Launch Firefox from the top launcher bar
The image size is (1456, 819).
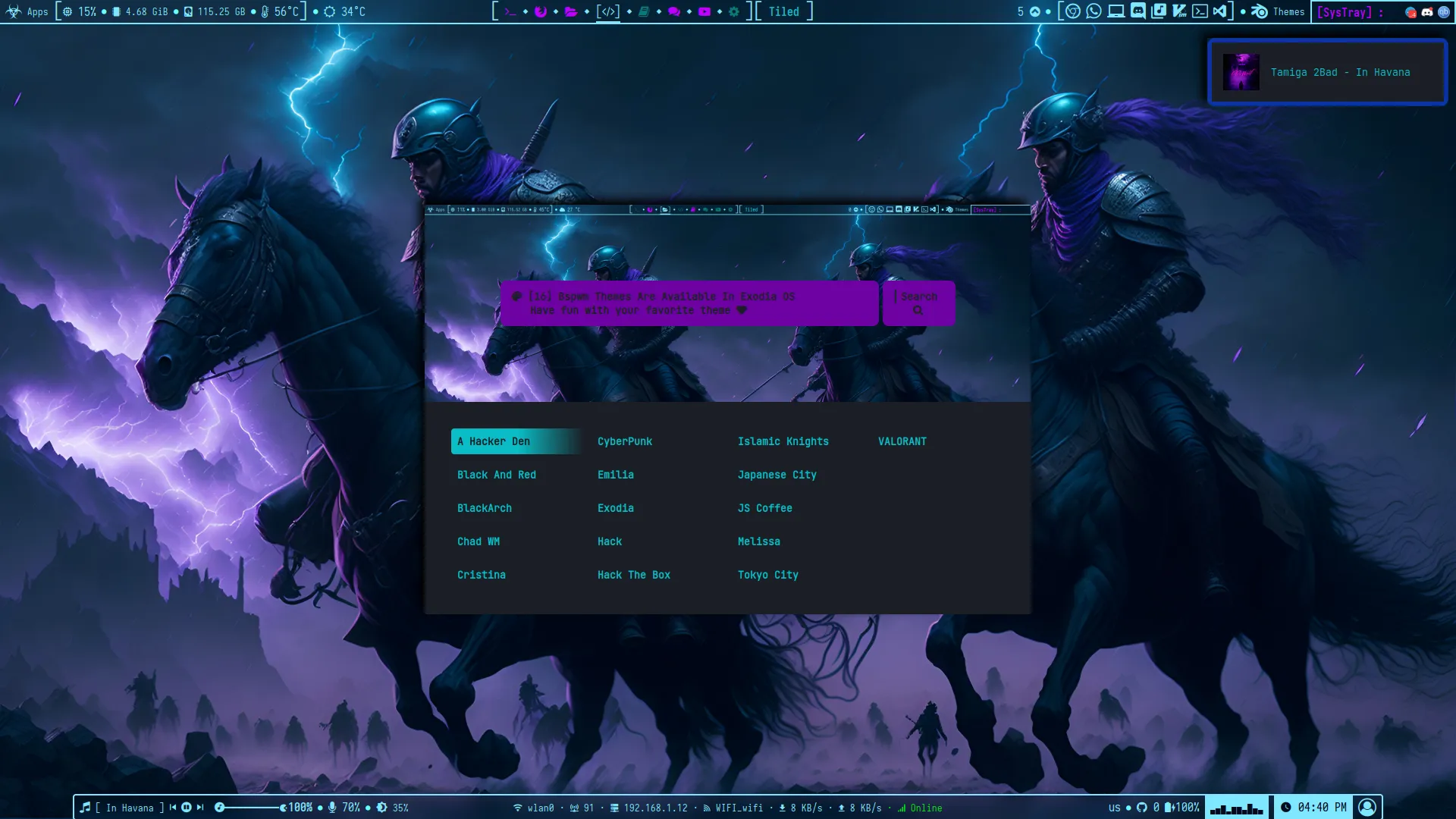click(x=540, y=11)
